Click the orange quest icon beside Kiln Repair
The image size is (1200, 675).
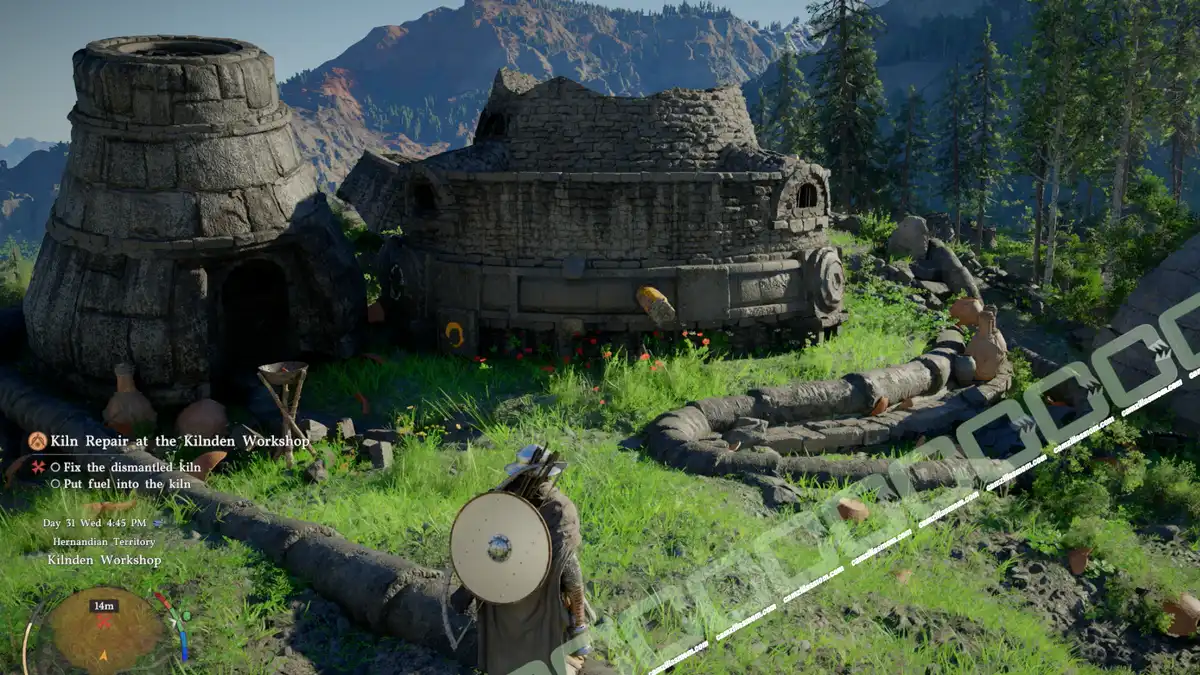(x=37, y=441)
